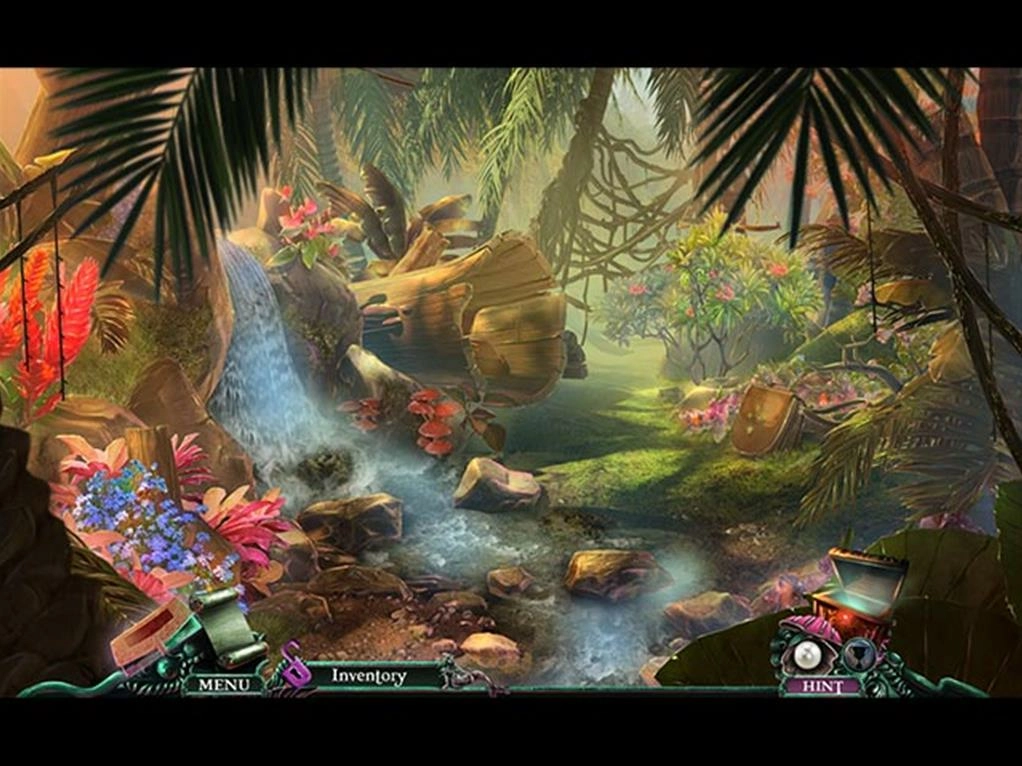Open the orange map book icon
1022x766 pixels.
[x=151, y=637]
